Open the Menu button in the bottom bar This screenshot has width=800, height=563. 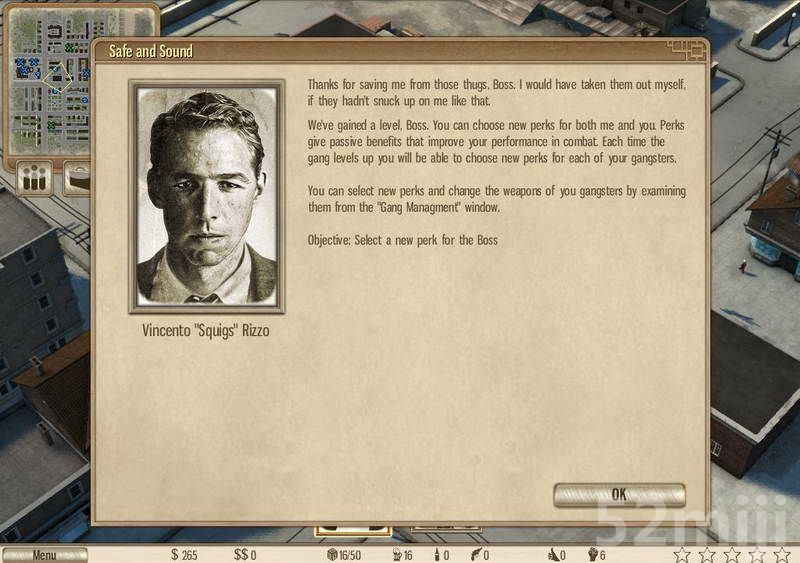44,555
